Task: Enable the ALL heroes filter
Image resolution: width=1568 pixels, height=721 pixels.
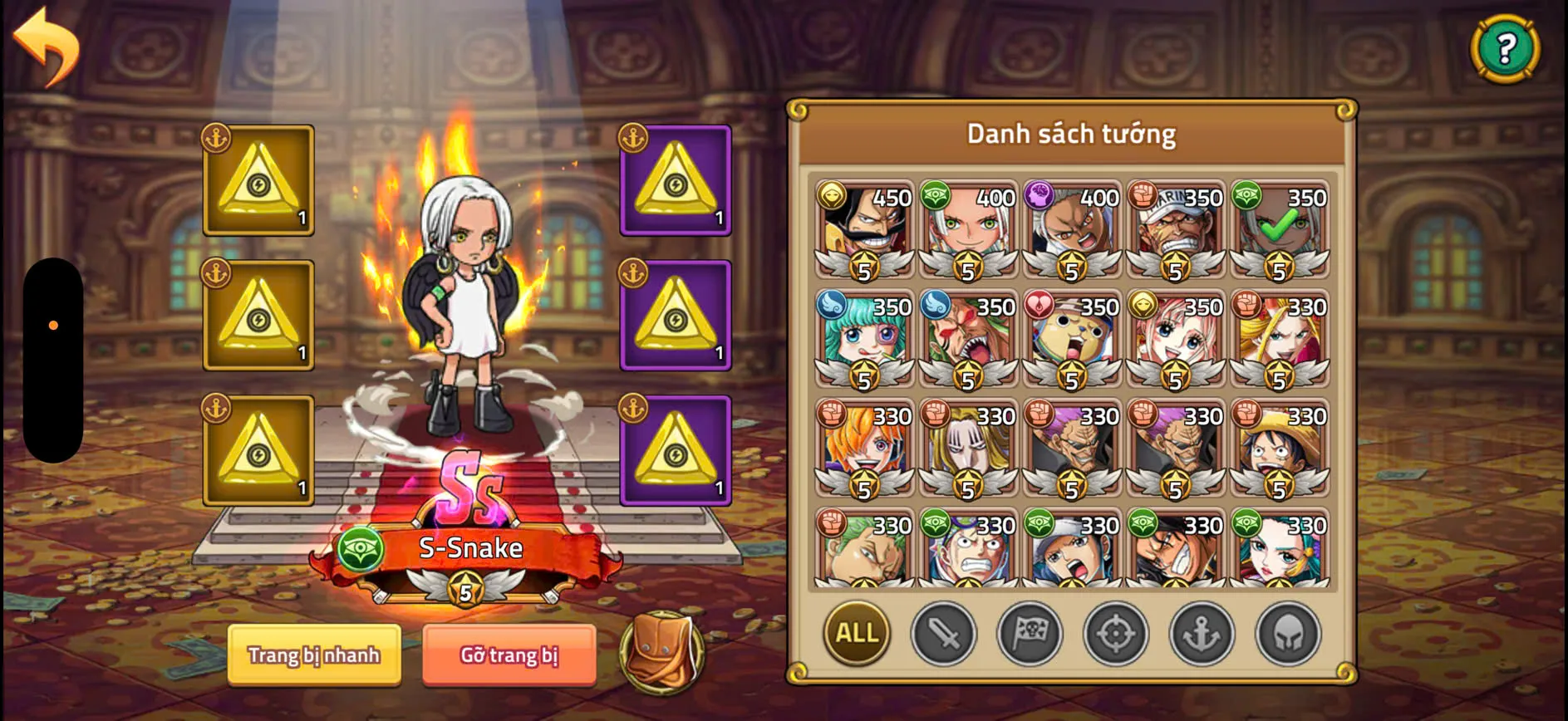Action: (855, 634)
